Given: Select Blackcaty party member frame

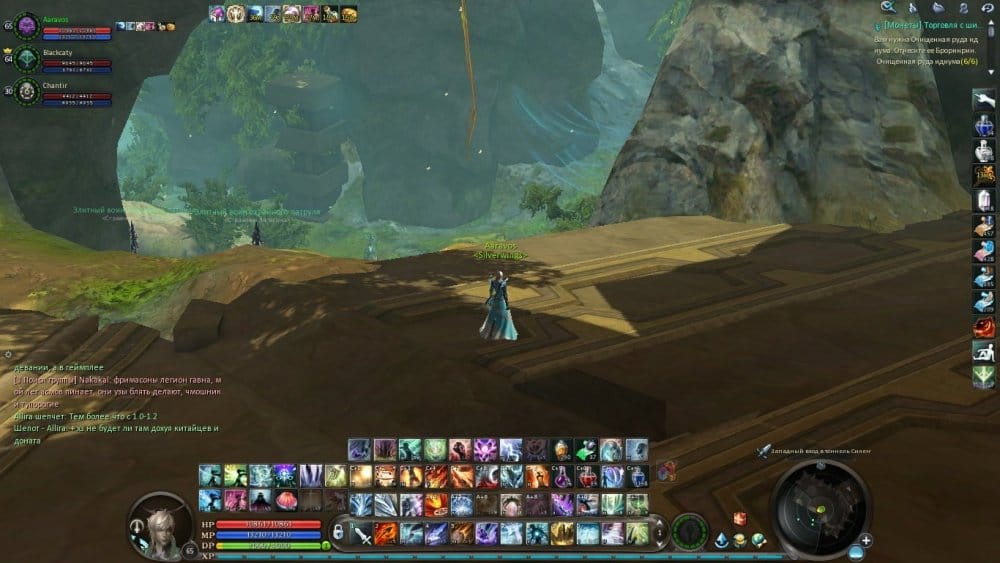Looking at the screenshot, I should [60, 58].
